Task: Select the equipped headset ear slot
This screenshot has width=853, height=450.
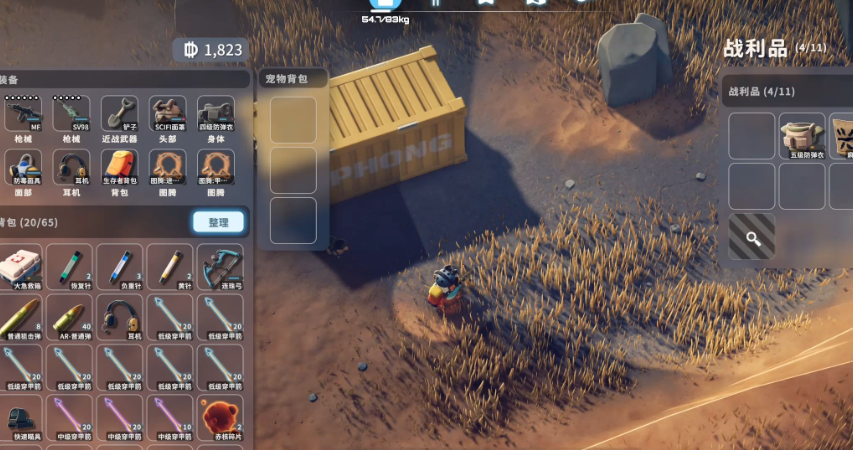Action: pyautogui.click(x=70, y=168)
